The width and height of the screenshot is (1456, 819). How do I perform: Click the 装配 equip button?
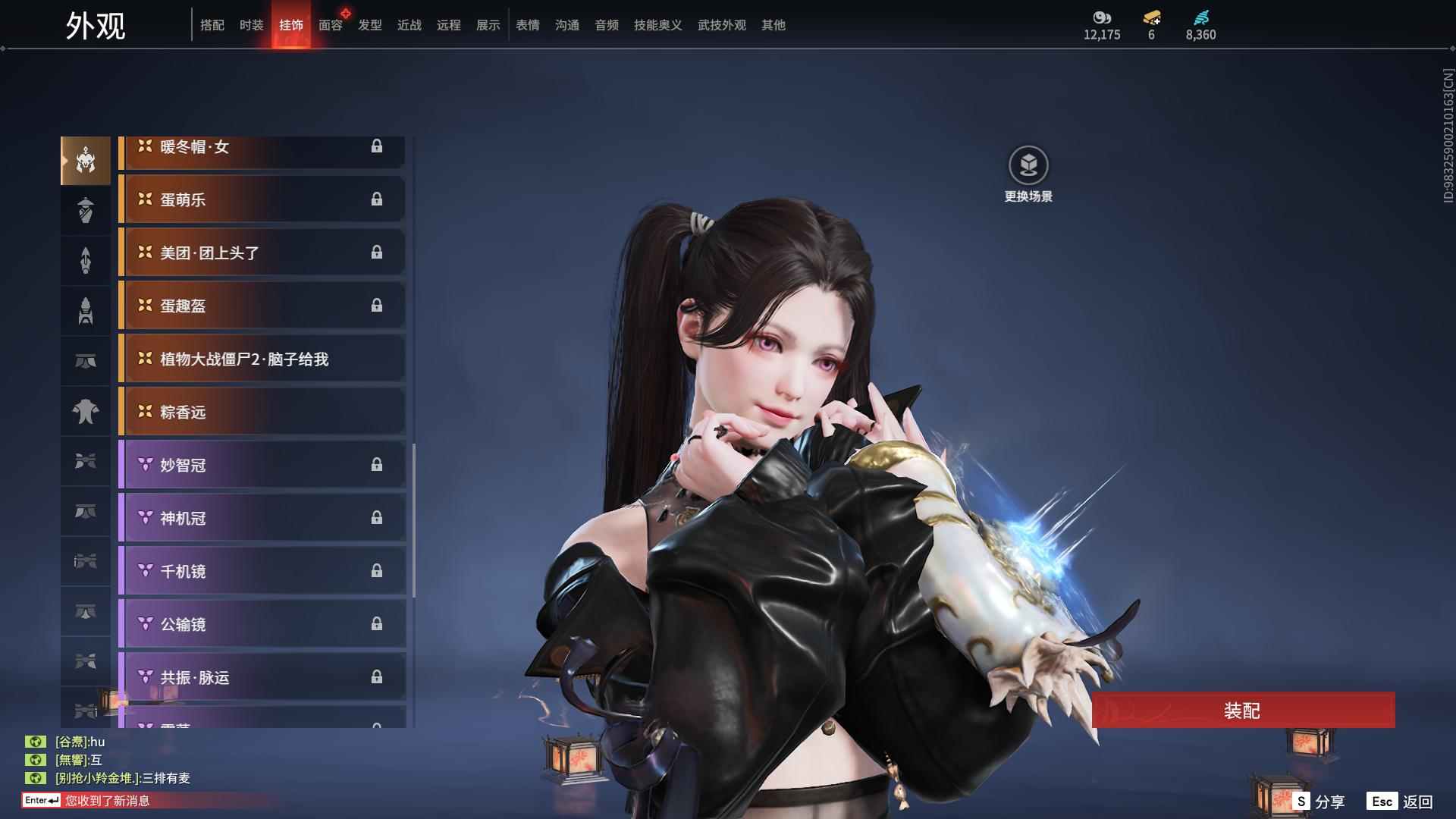point(1242,711)
